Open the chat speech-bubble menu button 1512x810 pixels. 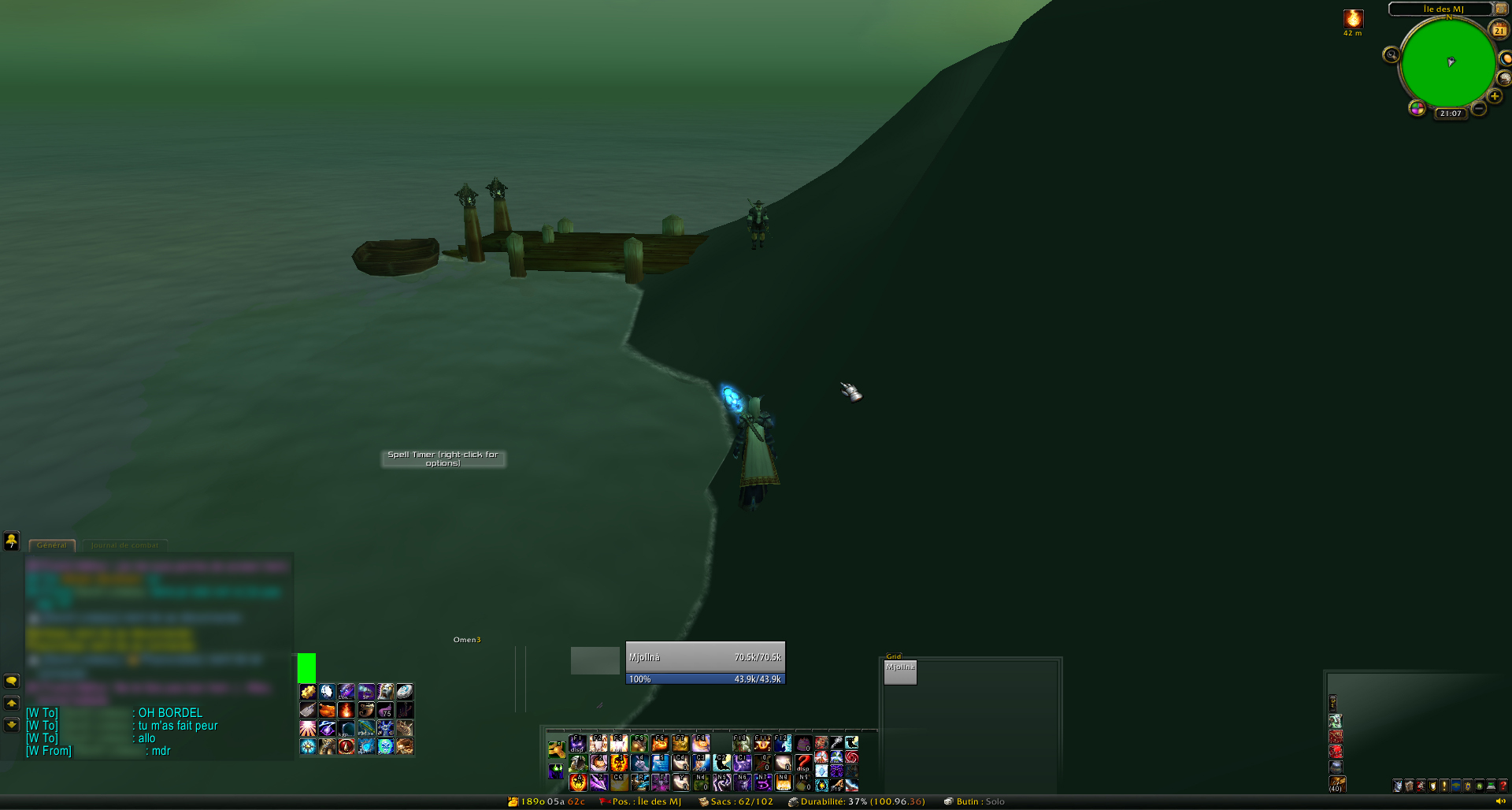pyautogui.click(x=11, y=681)
